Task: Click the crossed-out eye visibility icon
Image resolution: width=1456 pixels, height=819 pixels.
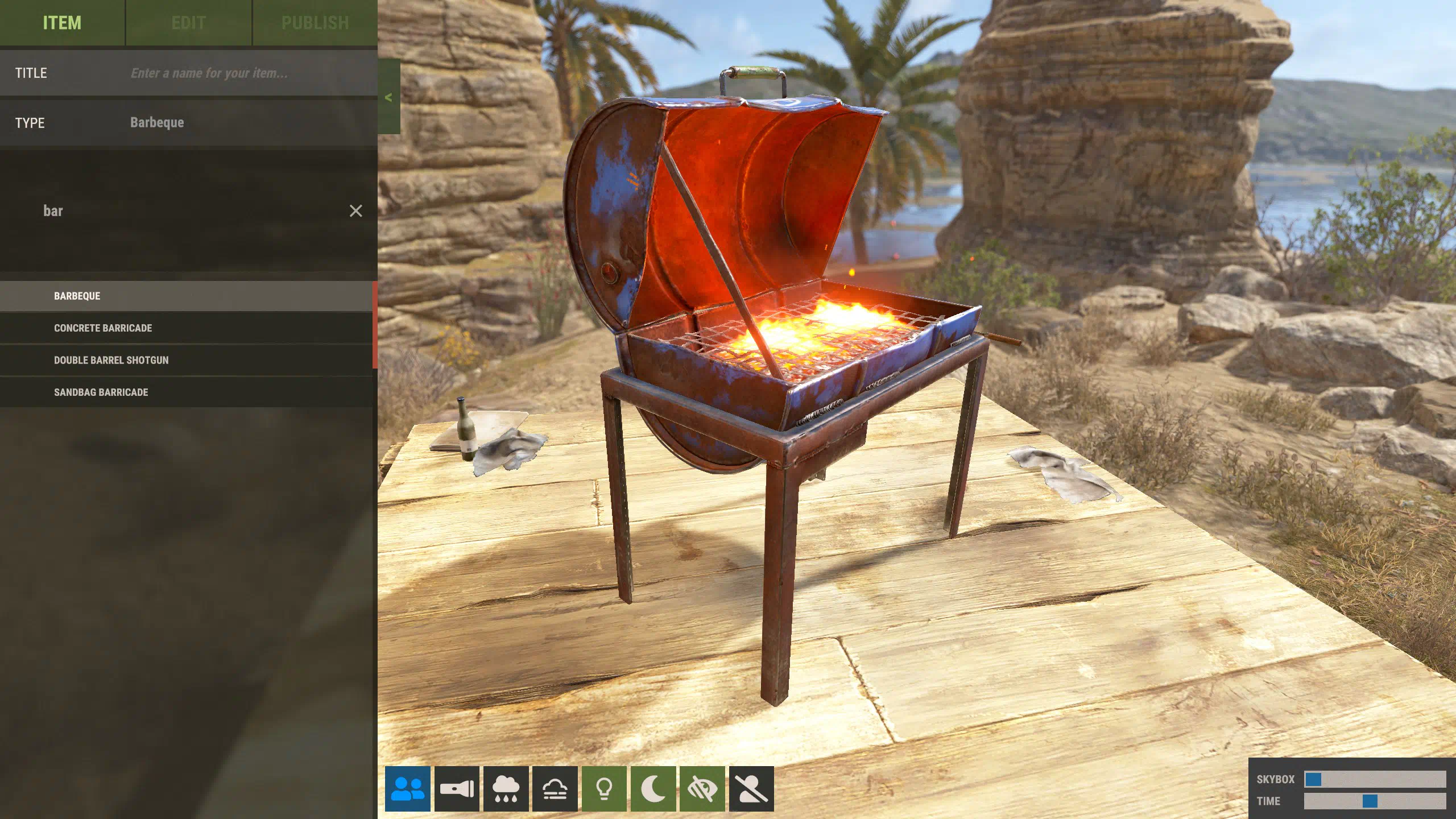Action: click(x=702, y=789)
